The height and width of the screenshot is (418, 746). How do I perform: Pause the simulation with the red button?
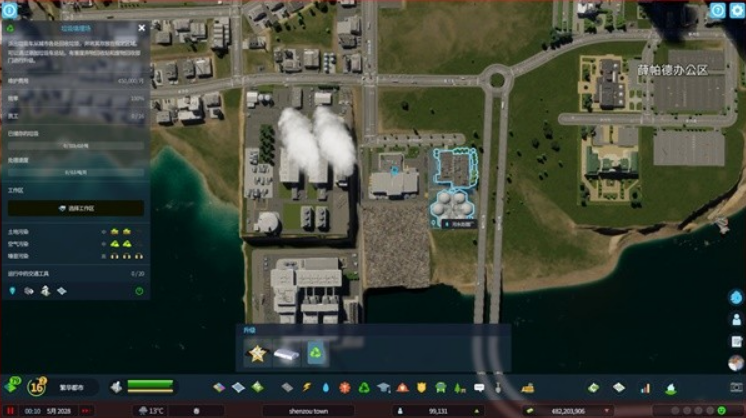click(8, 410)
